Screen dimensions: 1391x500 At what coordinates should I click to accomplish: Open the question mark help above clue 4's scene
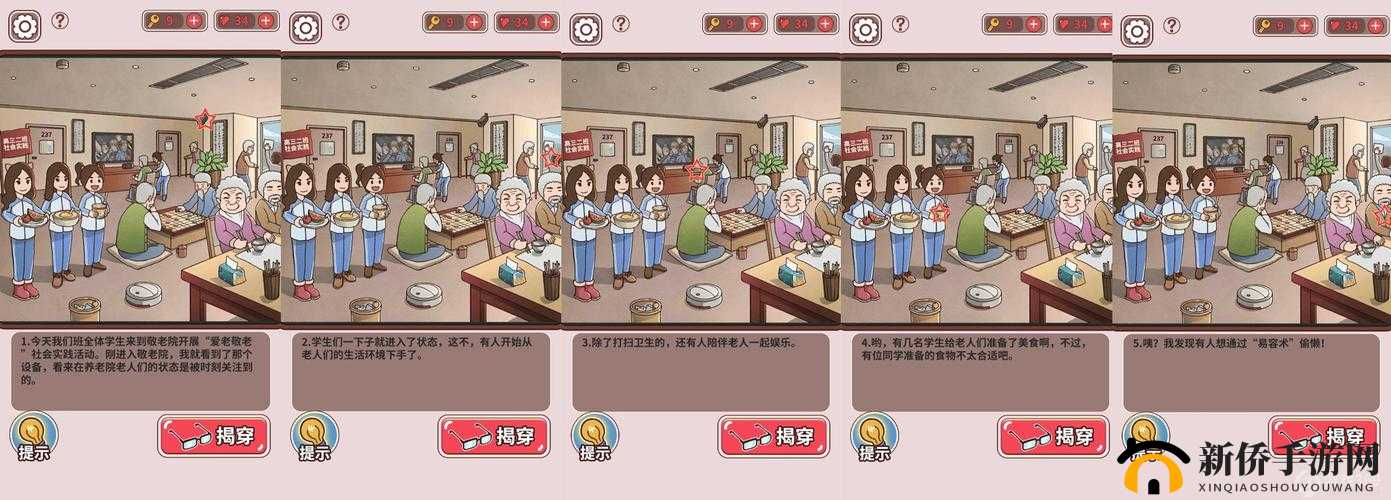pos(901,23)
